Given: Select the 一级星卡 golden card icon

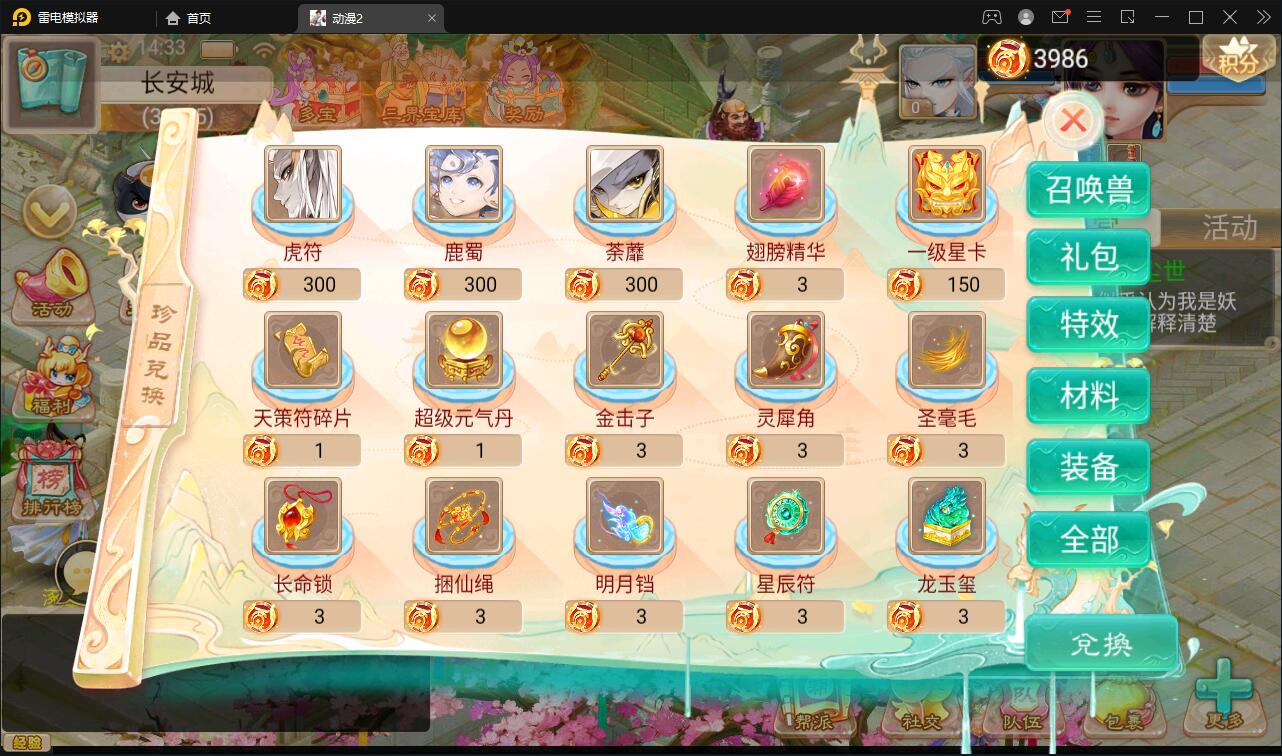Looking at the screenshot, I should point(945,185).
